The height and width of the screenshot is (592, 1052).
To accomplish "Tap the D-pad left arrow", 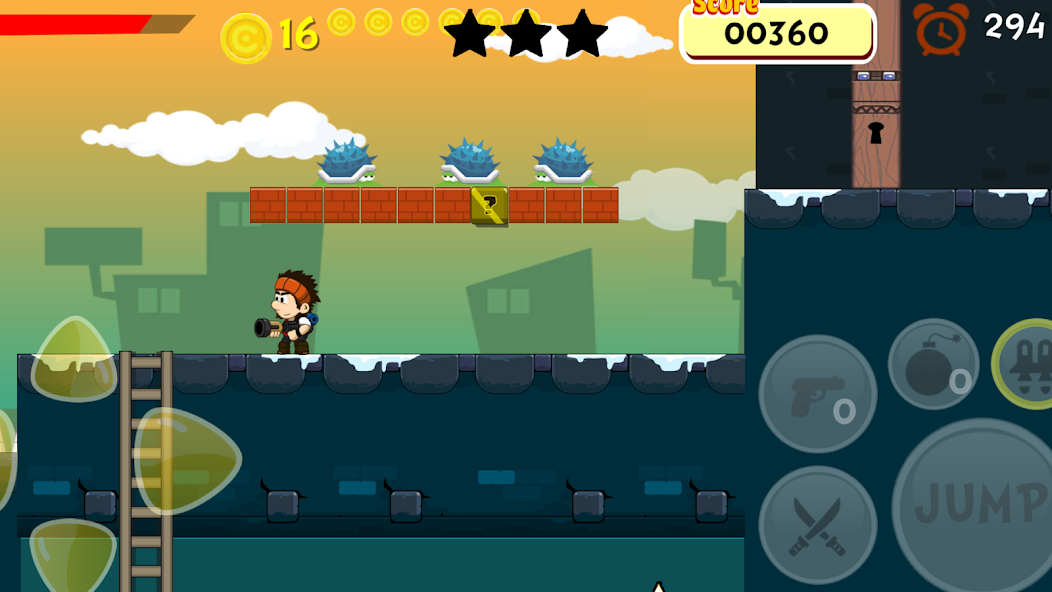I will [5, 460].
